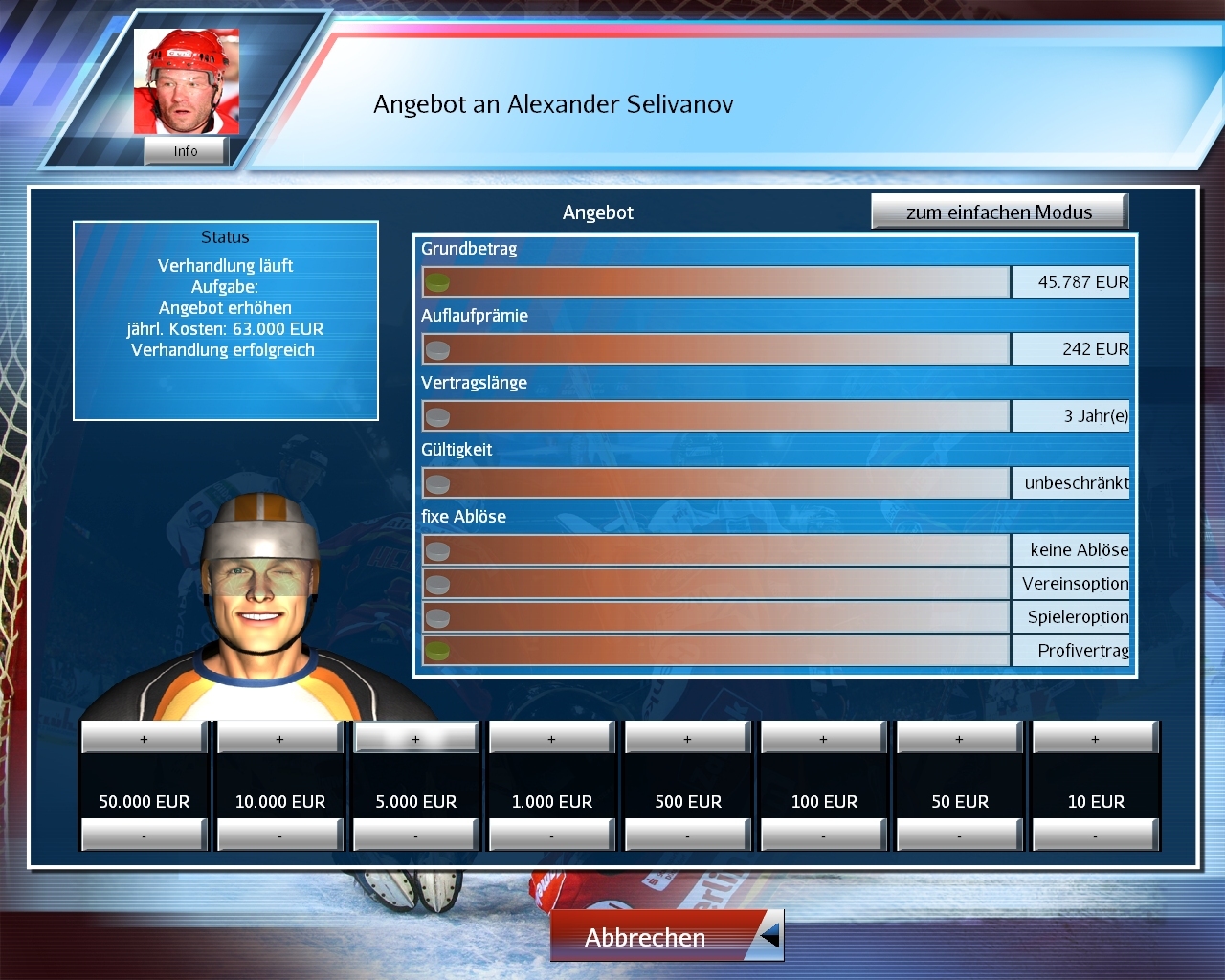Viewport: 1225px width, 980px height.
Task: Click Alexander Selivanov's portrait photo
Action: point(187,82)
